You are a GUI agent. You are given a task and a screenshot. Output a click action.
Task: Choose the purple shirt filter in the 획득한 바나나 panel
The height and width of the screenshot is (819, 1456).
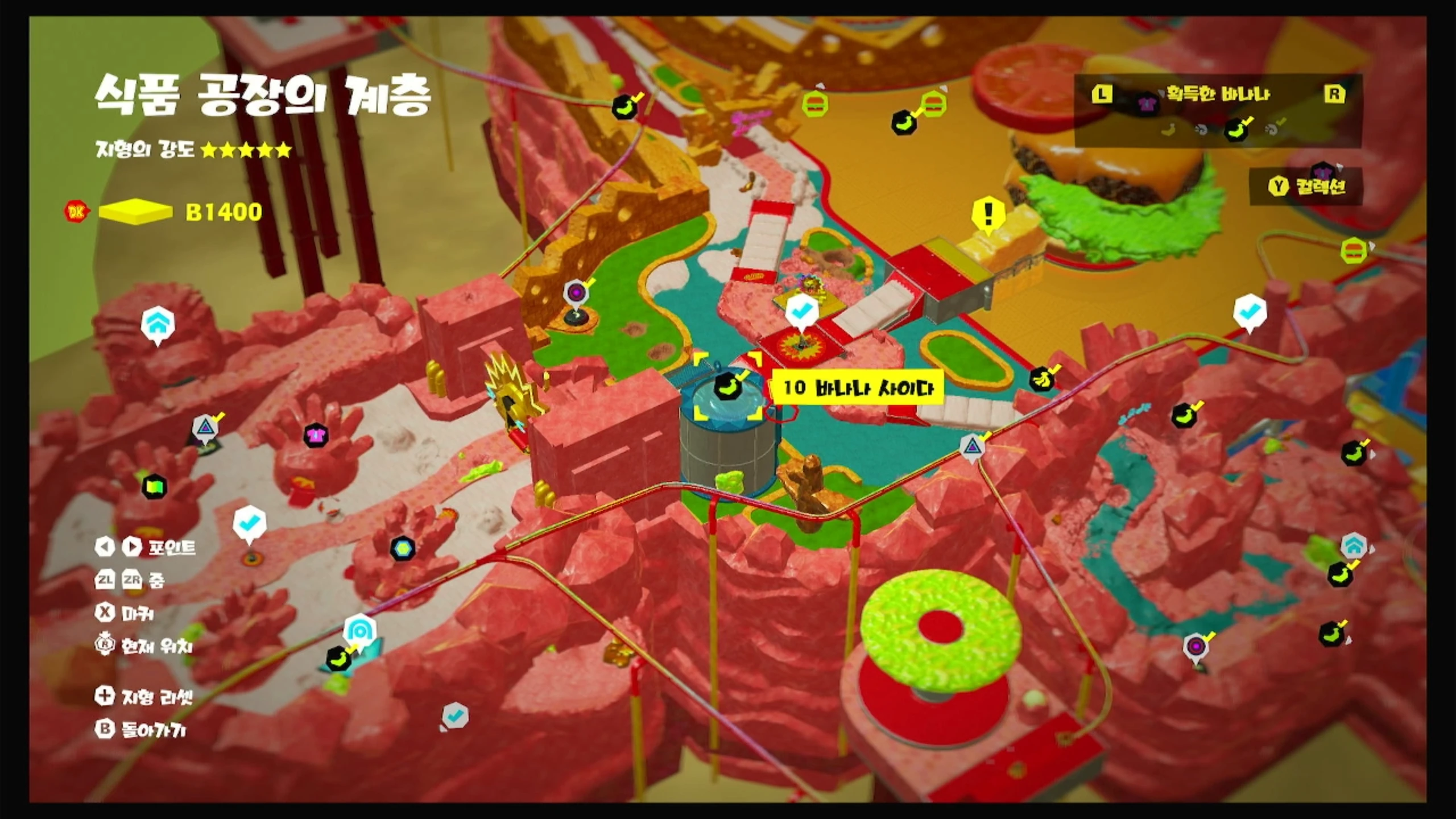point(1146,104)
